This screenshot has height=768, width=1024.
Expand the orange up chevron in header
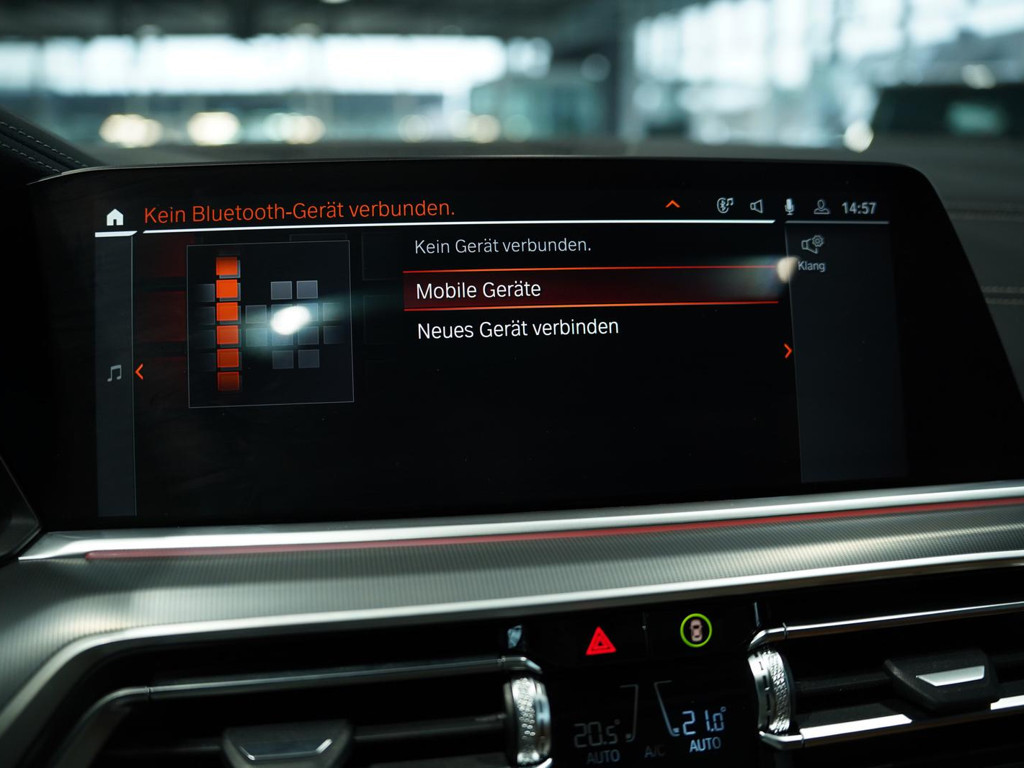[673, 205]
